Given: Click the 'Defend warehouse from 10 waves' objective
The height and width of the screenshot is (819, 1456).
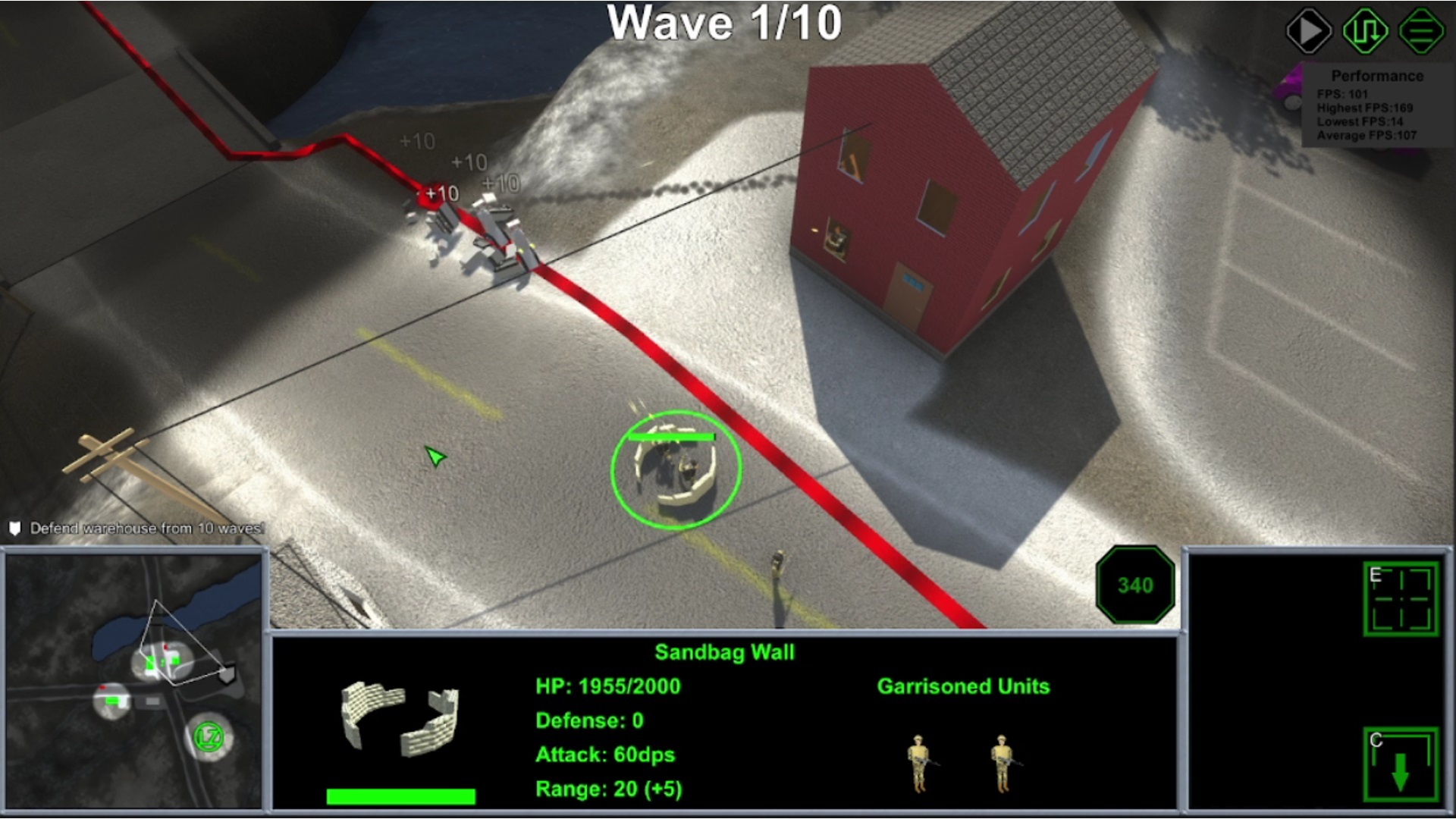Looking at the screenshot, I should 144,528.
